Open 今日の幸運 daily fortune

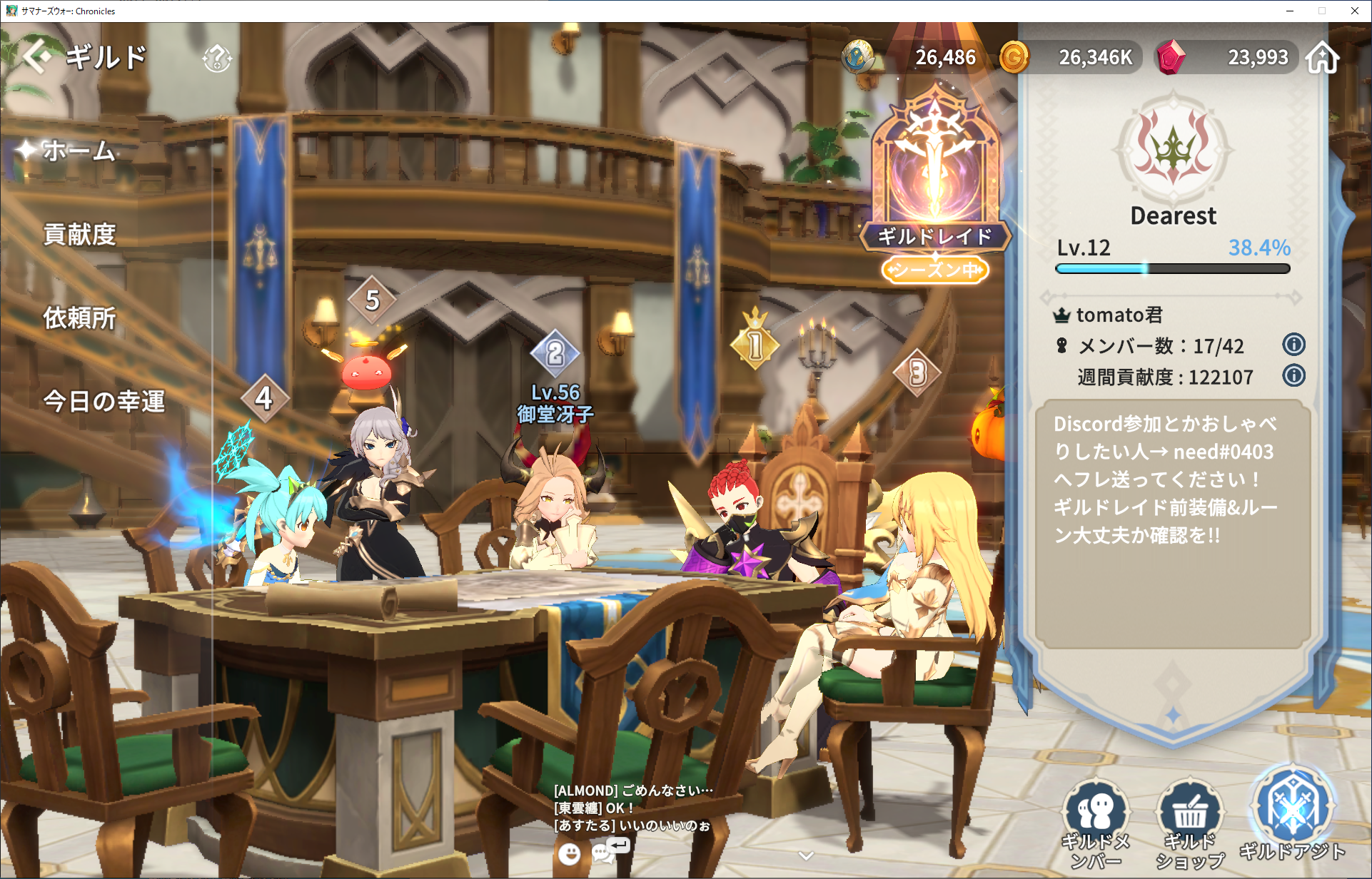point(104,402)
